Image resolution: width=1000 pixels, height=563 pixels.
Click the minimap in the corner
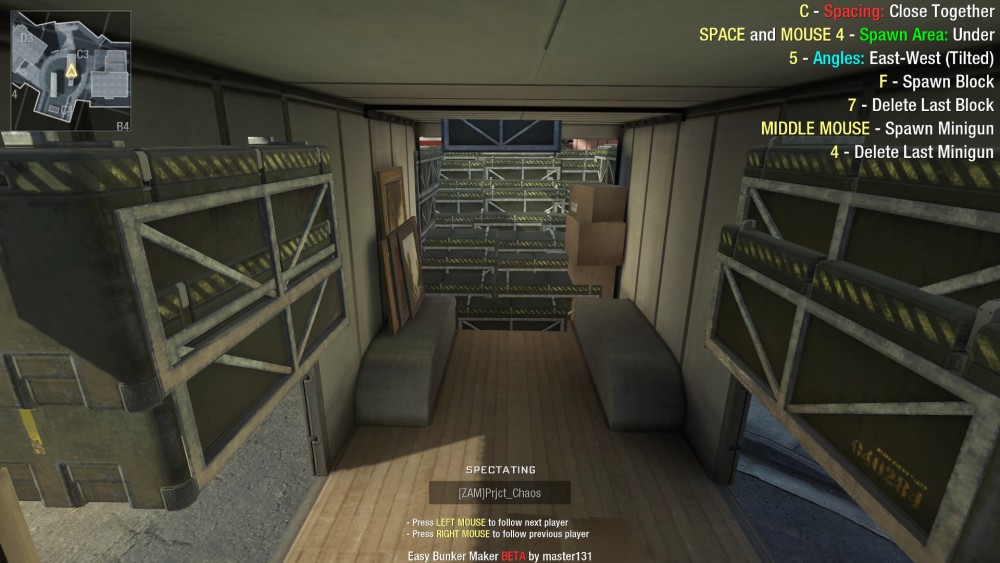click(x=70, y=71)
